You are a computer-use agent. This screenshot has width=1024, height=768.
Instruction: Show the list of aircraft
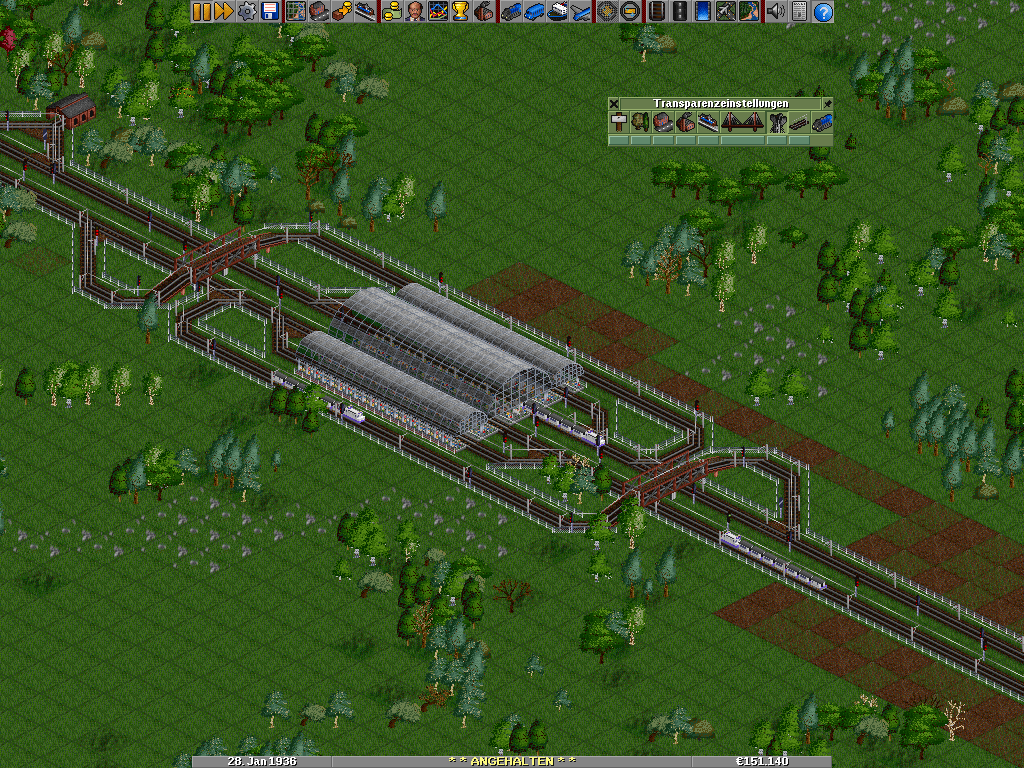tap(582, 12)
